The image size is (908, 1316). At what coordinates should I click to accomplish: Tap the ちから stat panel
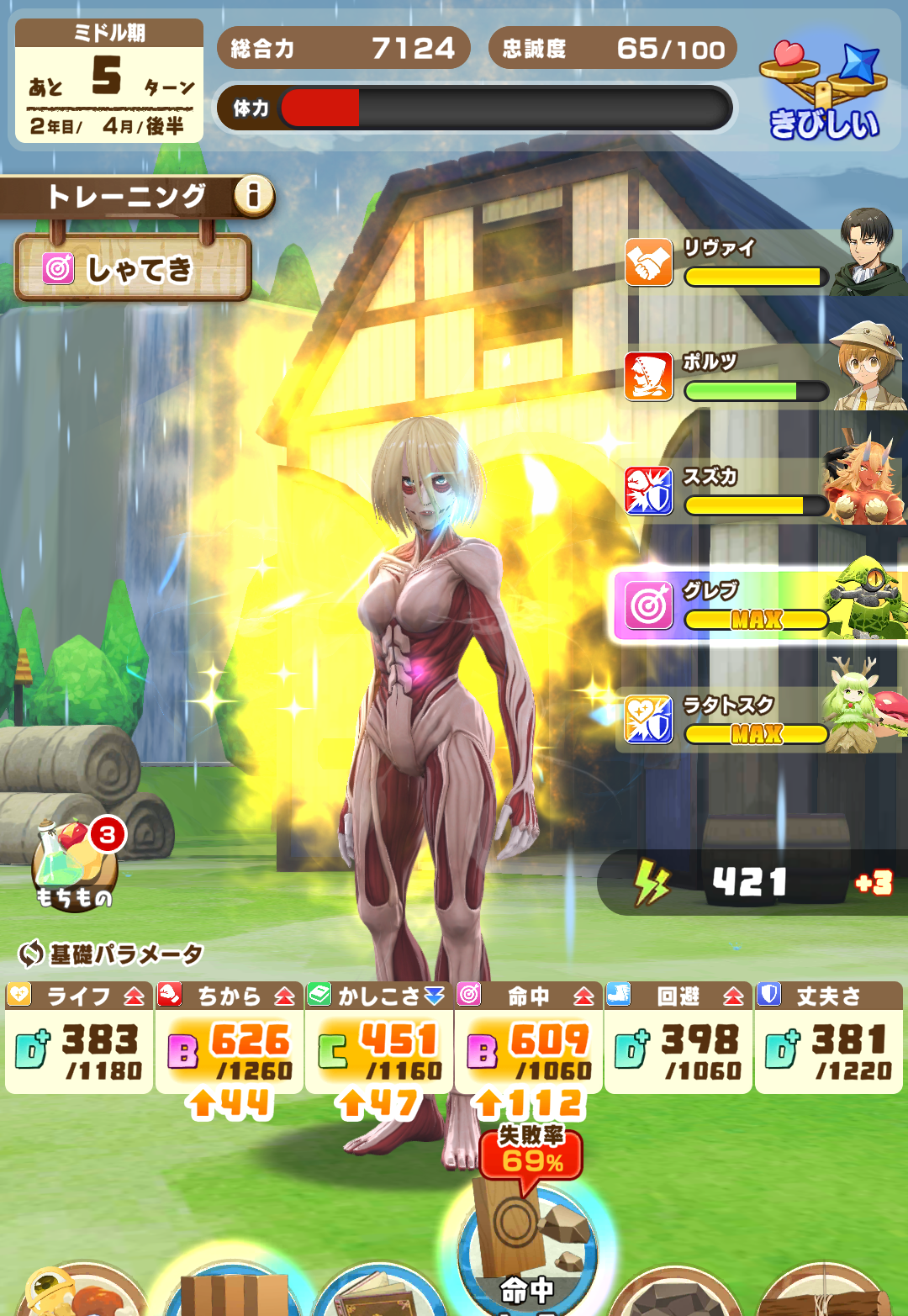[230, 1039]
